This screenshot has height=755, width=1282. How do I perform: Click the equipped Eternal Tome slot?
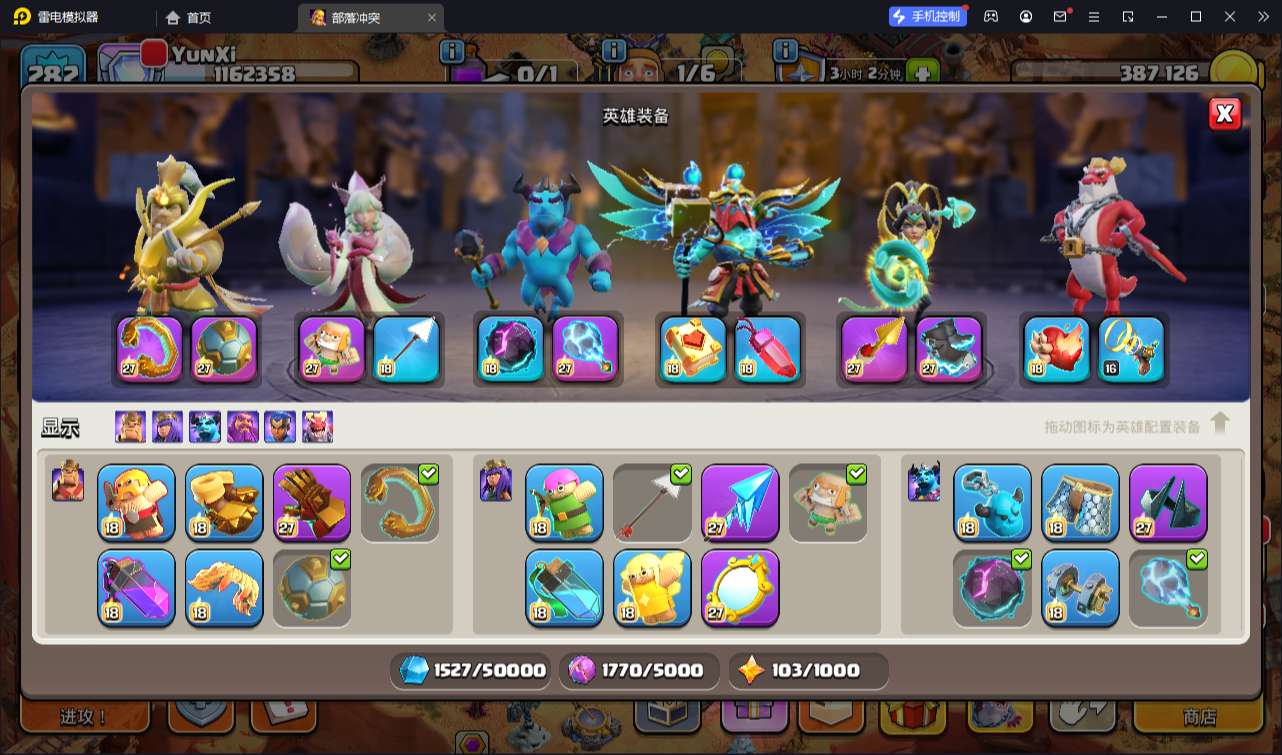click(x=693, y=350)
